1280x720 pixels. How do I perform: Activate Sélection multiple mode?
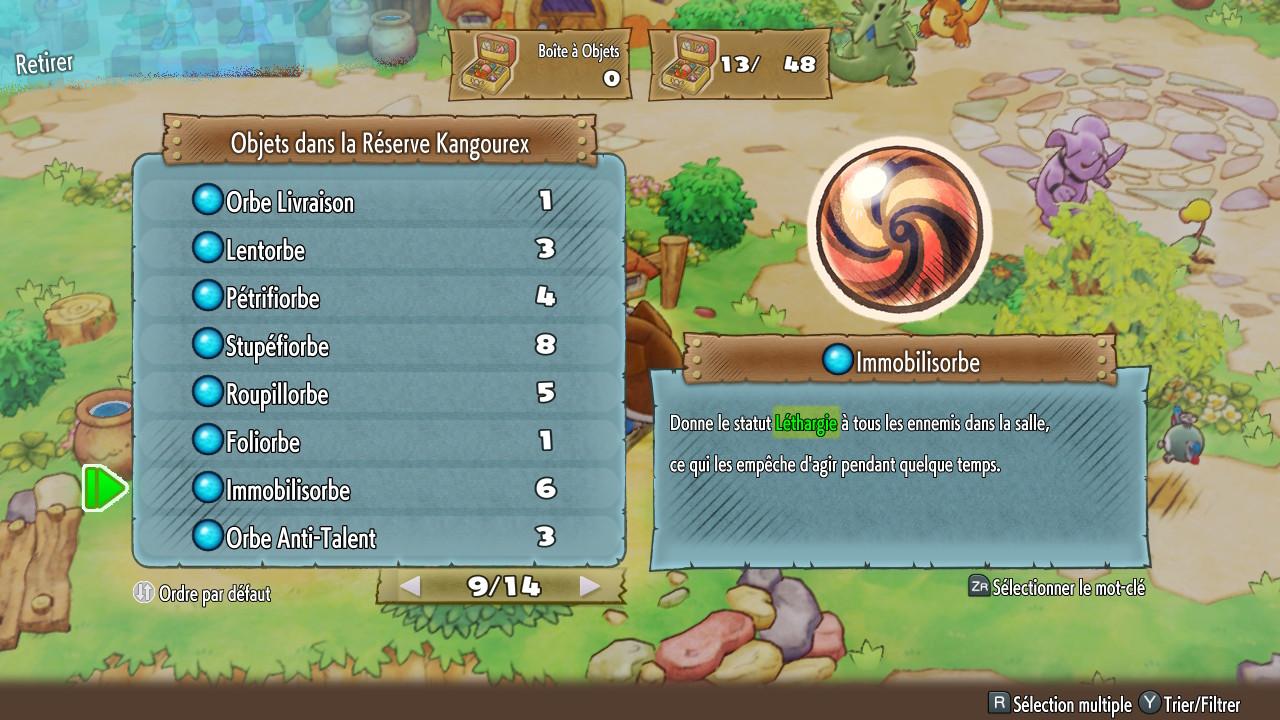tap(1060, 705)
